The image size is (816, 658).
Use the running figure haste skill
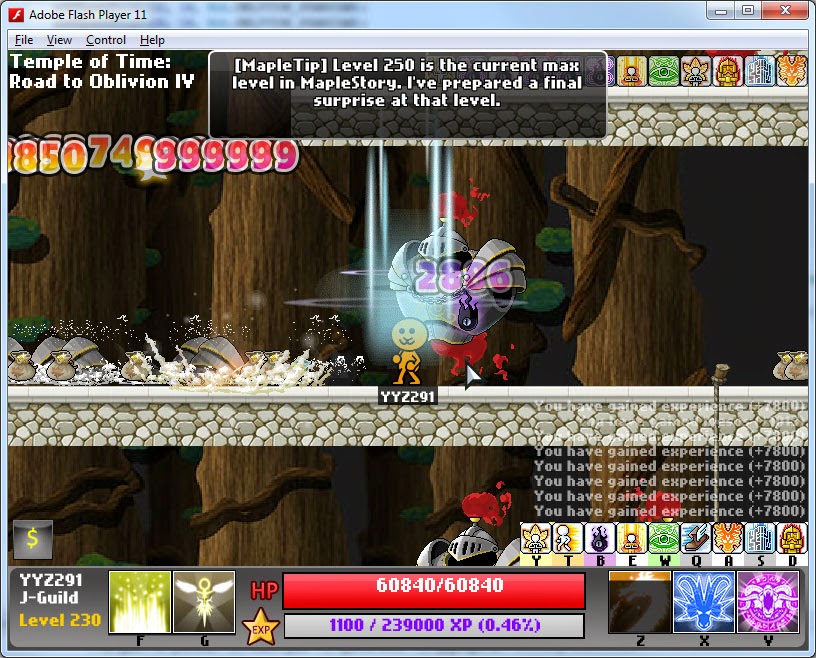(567, 538)
